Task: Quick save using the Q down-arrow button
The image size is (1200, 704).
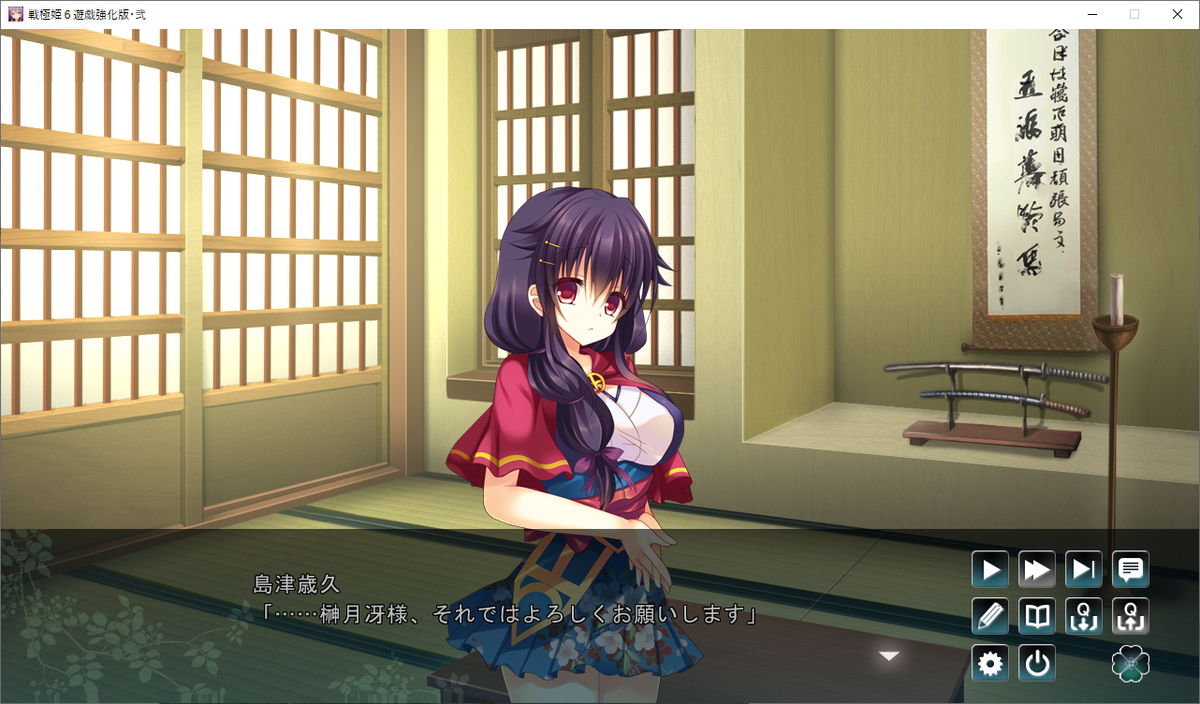Action: pos(1084,616)
